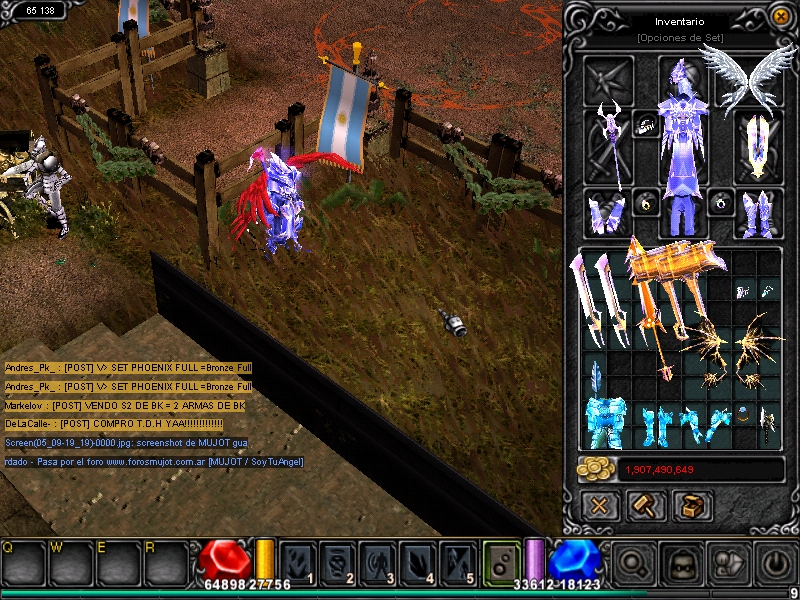Click the power button in bottom bar
Screen dimensions: 800x600
tap(776, 563)
